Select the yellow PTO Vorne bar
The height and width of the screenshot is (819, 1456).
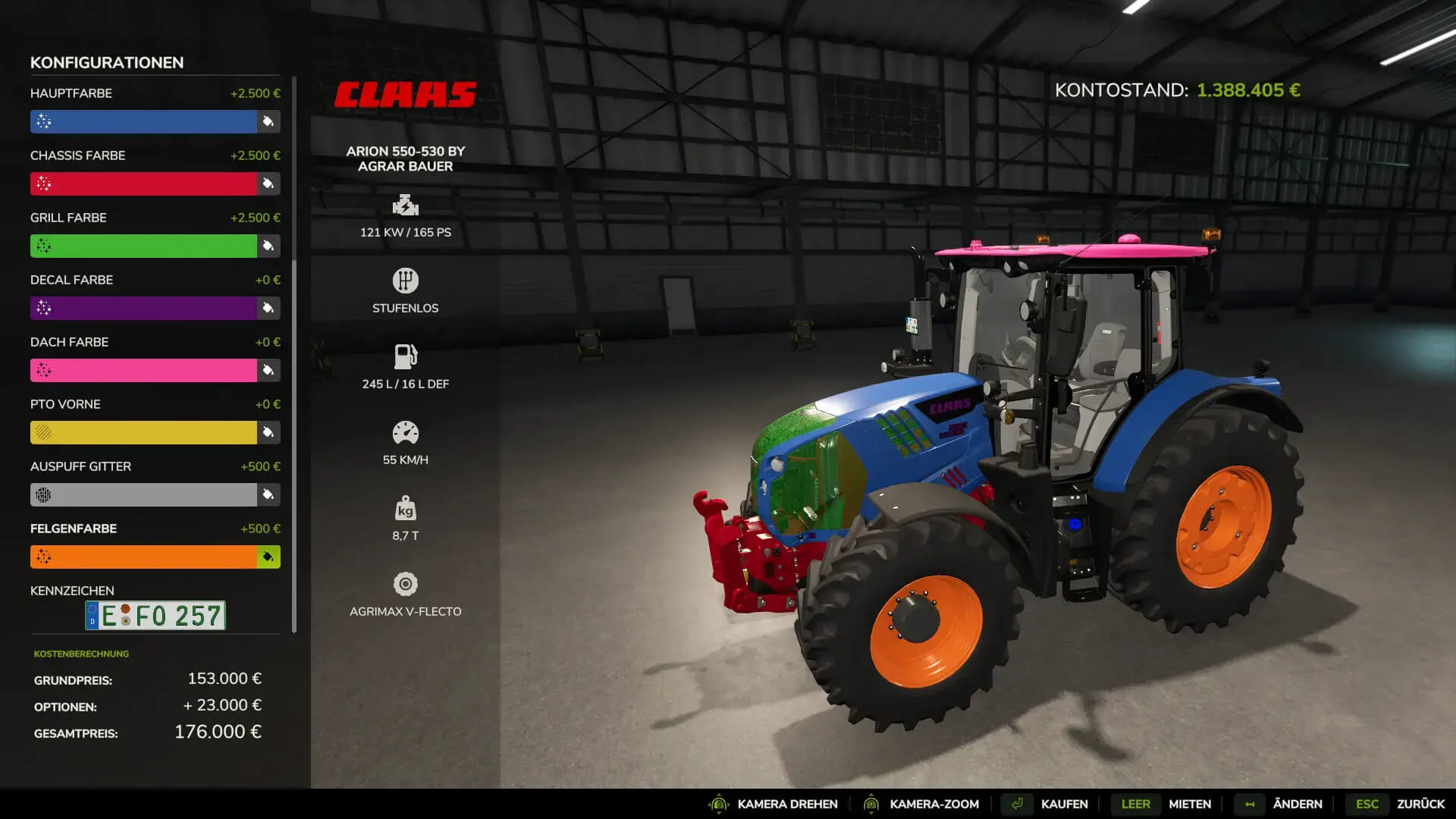(143, 432)
